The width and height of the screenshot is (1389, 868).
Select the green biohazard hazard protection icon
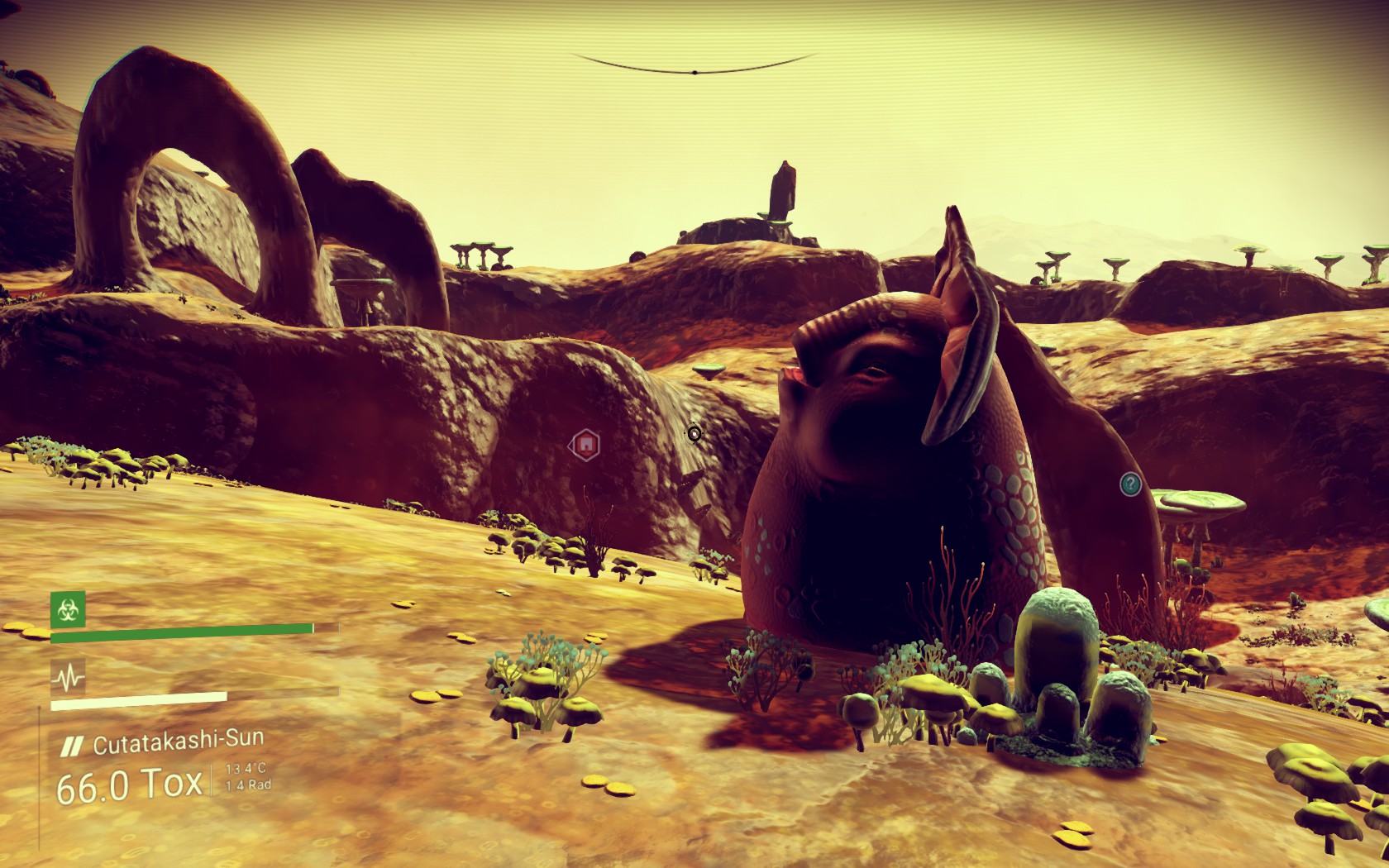[68, 610]
